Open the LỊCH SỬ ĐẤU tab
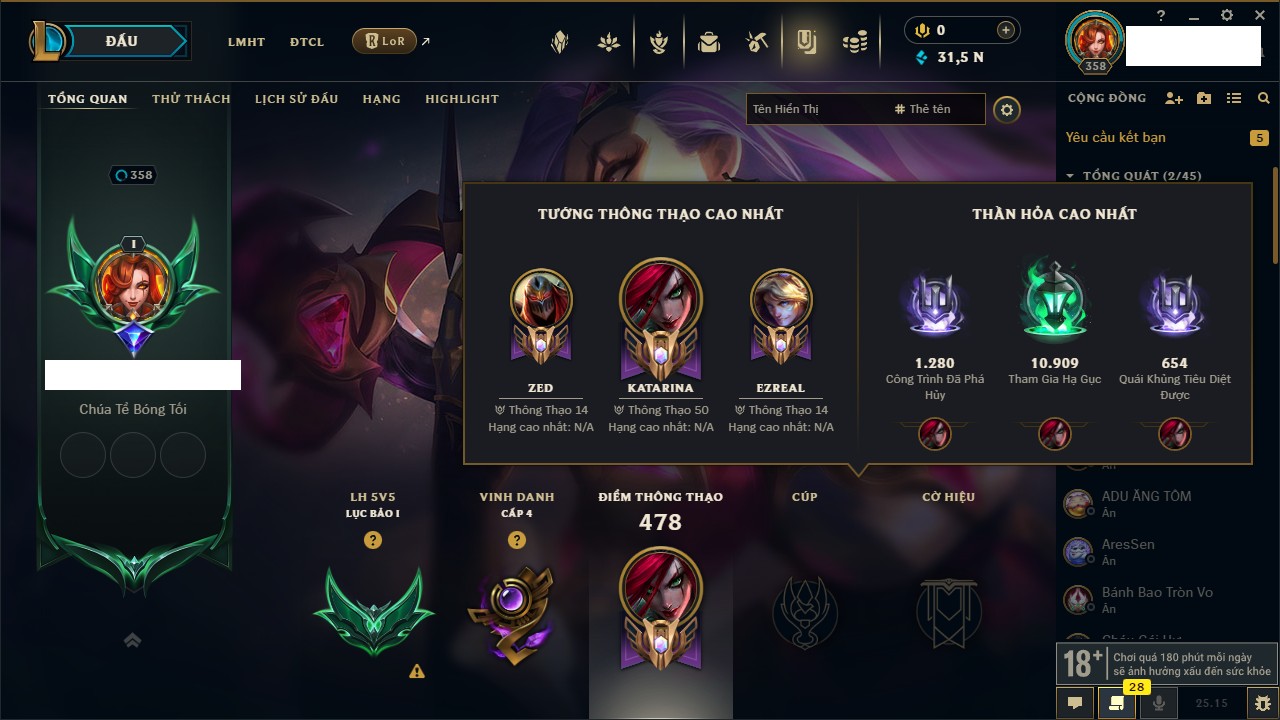This screenshot has width=1280, height=720. (x=296, y=99)
